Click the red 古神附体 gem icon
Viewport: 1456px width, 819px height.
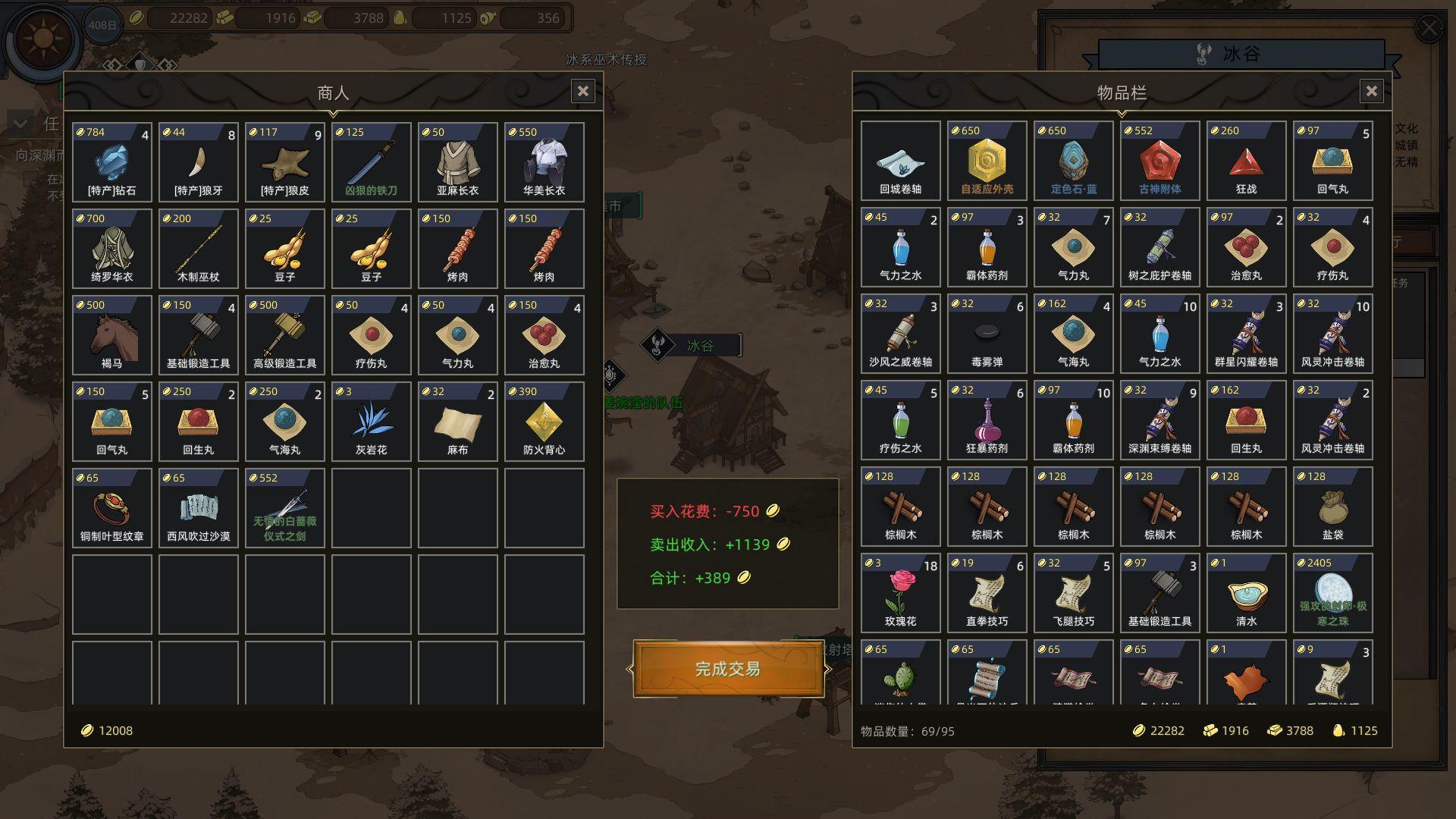1159,161
